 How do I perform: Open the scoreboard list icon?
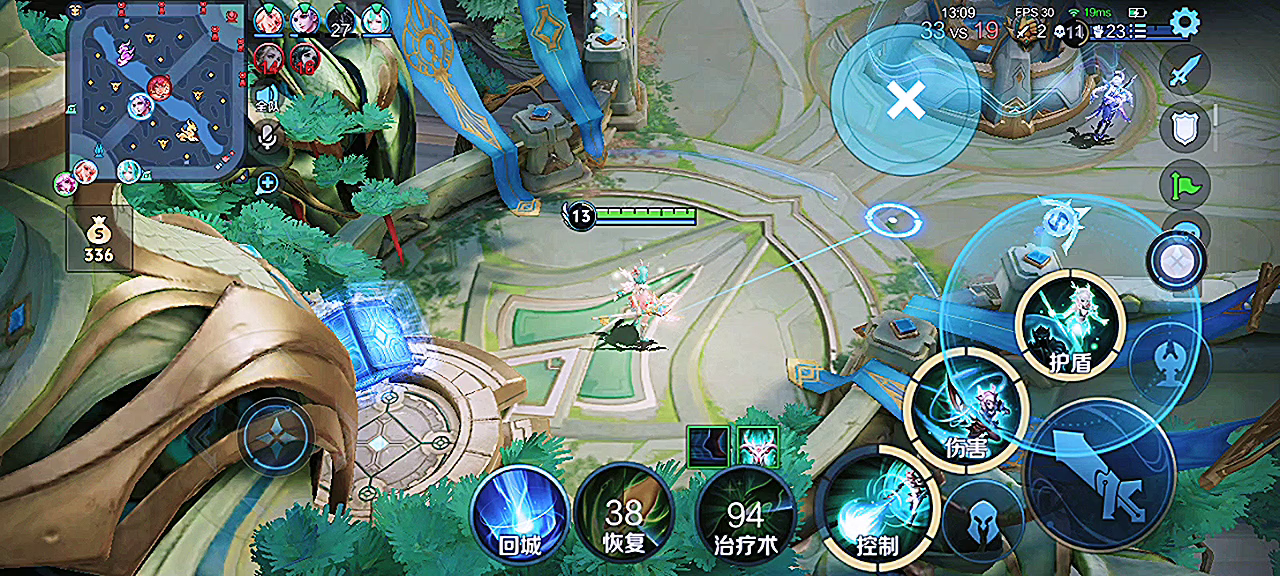(x=1139, y=31)
